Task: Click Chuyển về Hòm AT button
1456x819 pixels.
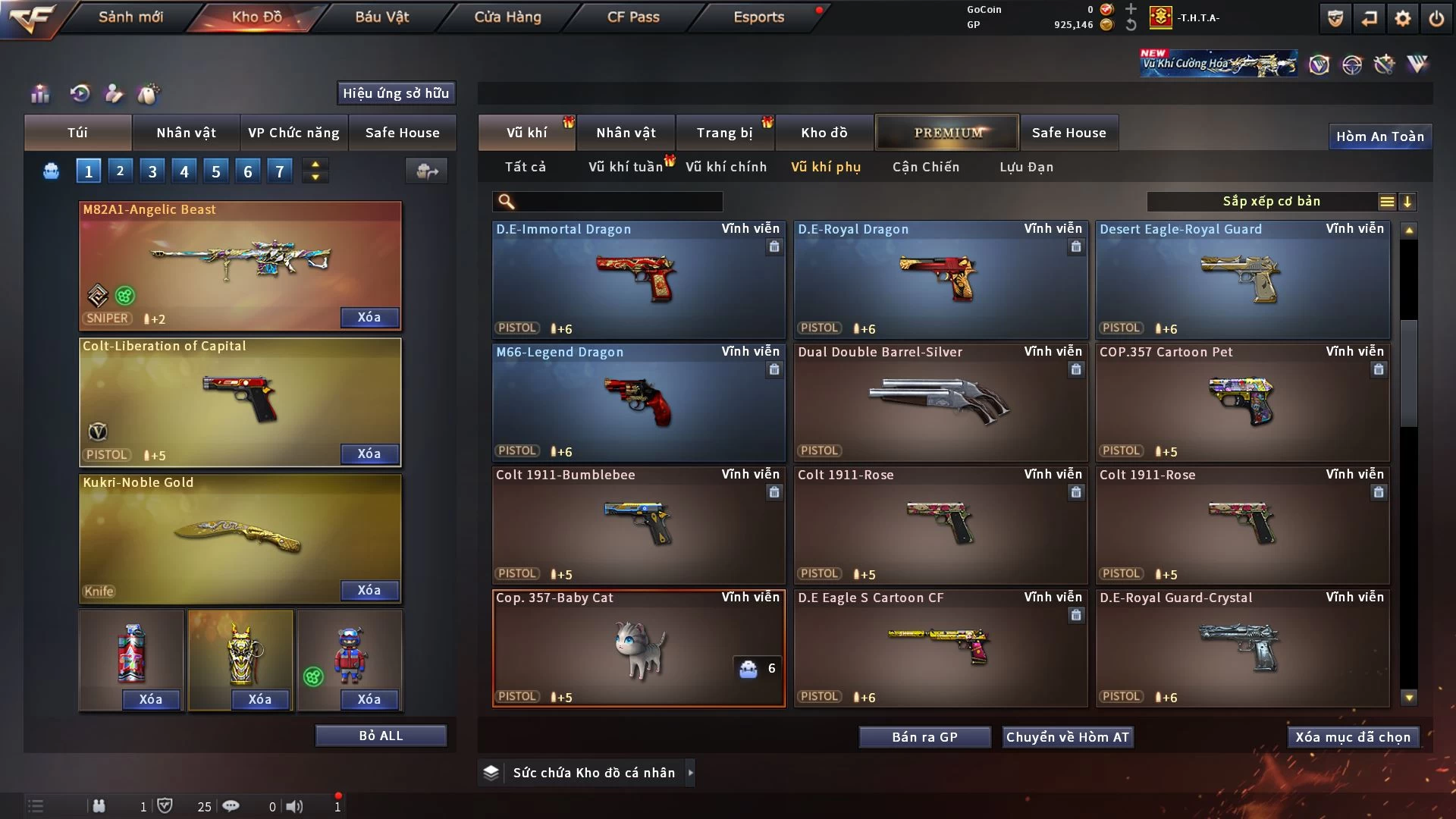Action: 1067,737
